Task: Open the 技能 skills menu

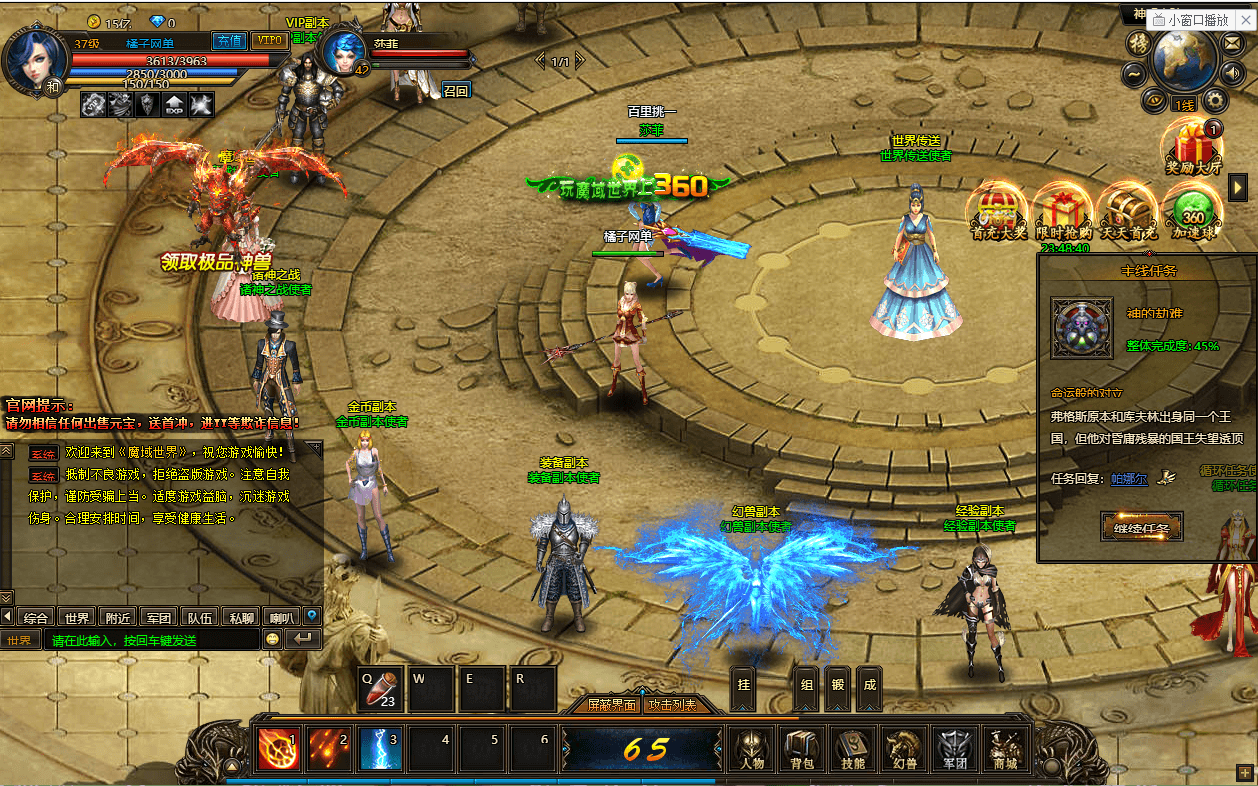Action: 853,749
